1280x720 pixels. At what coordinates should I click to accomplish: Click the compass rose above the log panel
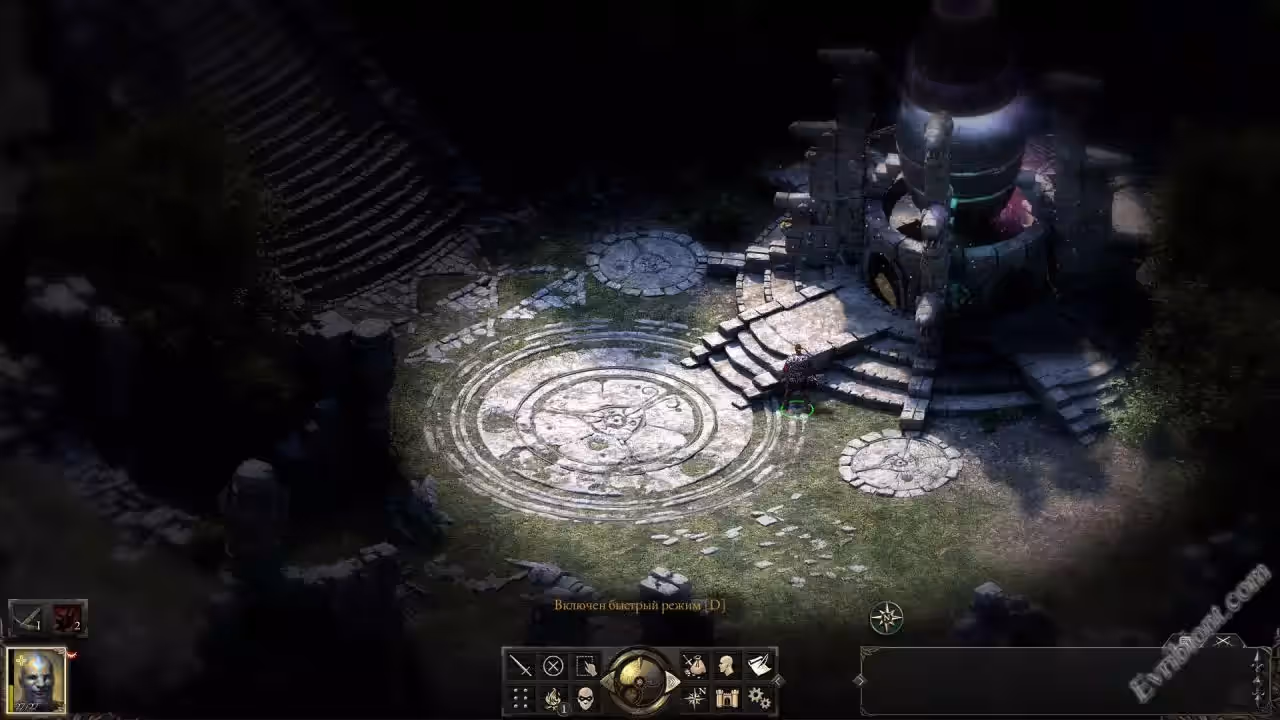coord(886,618)
